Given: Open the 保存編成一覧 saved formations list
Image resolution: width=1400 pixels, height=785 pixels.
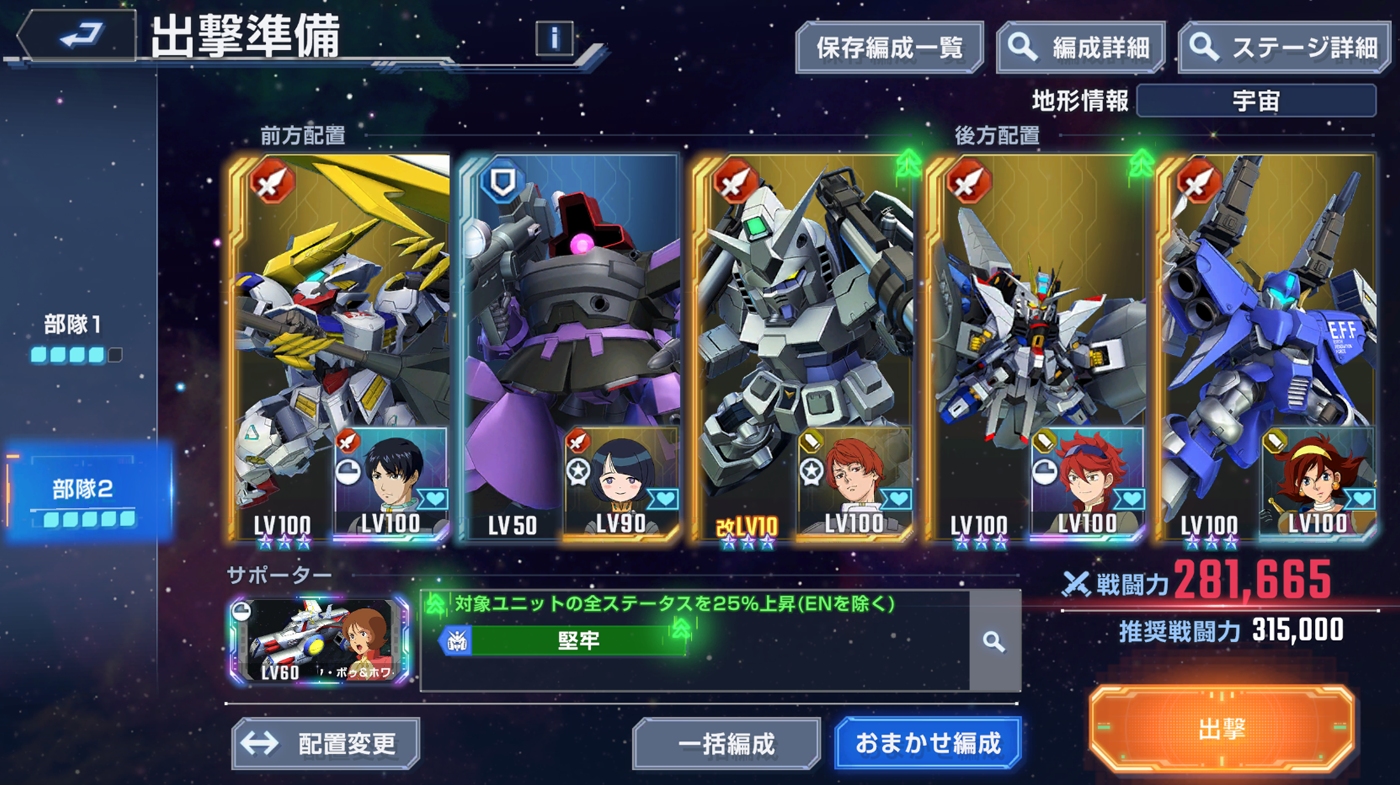Looking at the screenshot, I should [x=889, y=48].
